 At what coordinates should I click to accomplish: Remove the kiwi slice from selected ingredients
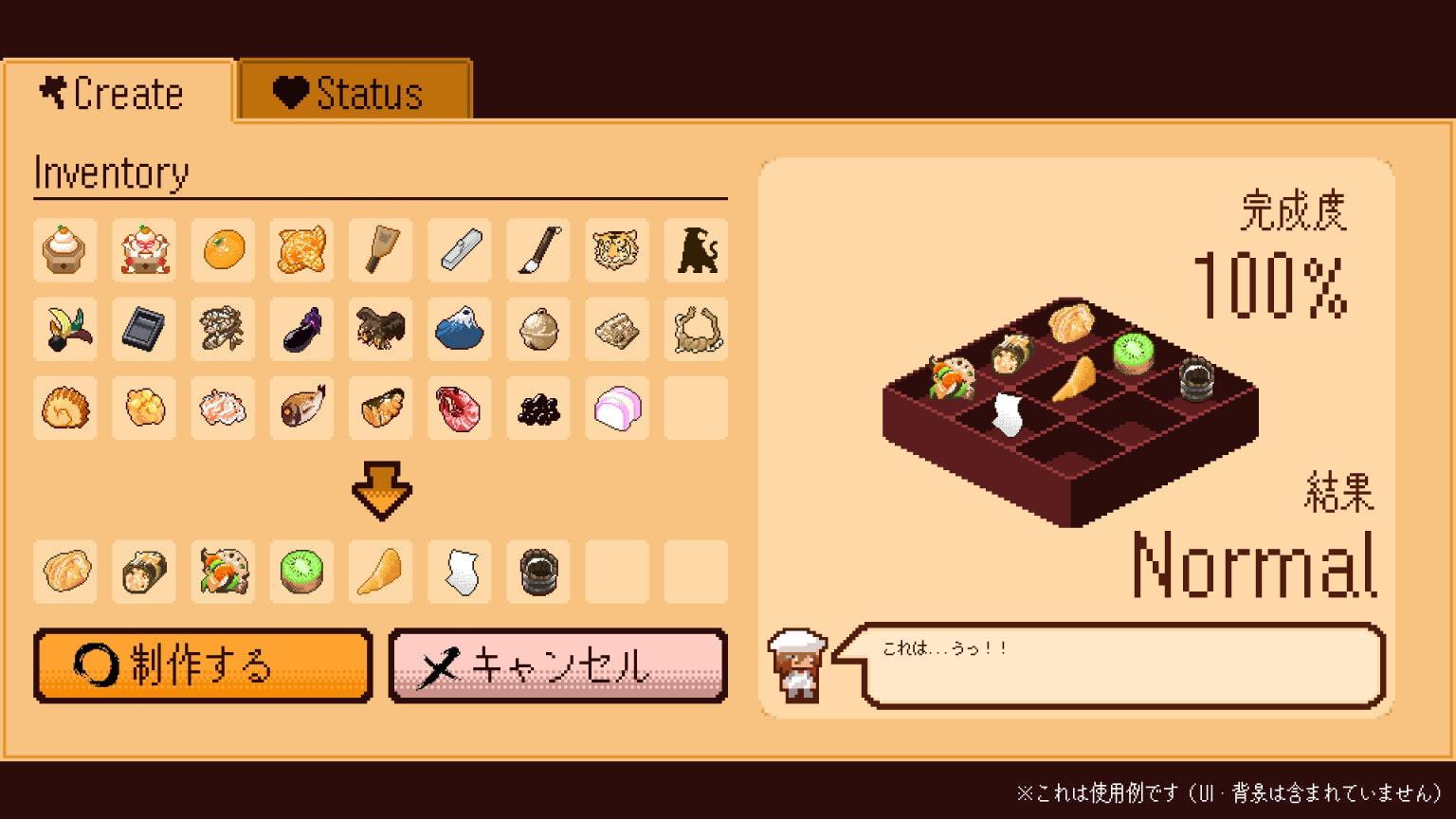(x=302, y=572)
